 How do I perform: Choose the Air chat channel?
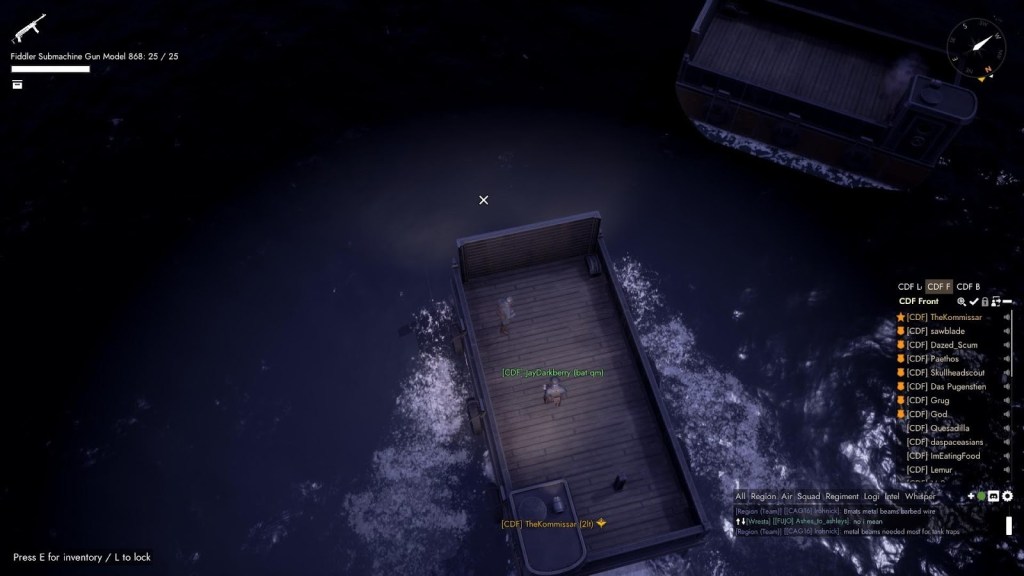pyautogui.click(x=786, y=496)
